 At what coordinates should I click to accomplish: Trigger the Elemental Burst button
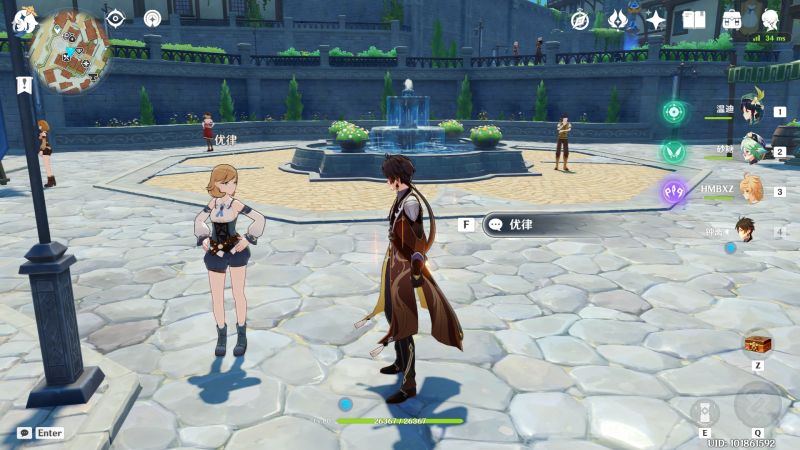coord(758,403)
